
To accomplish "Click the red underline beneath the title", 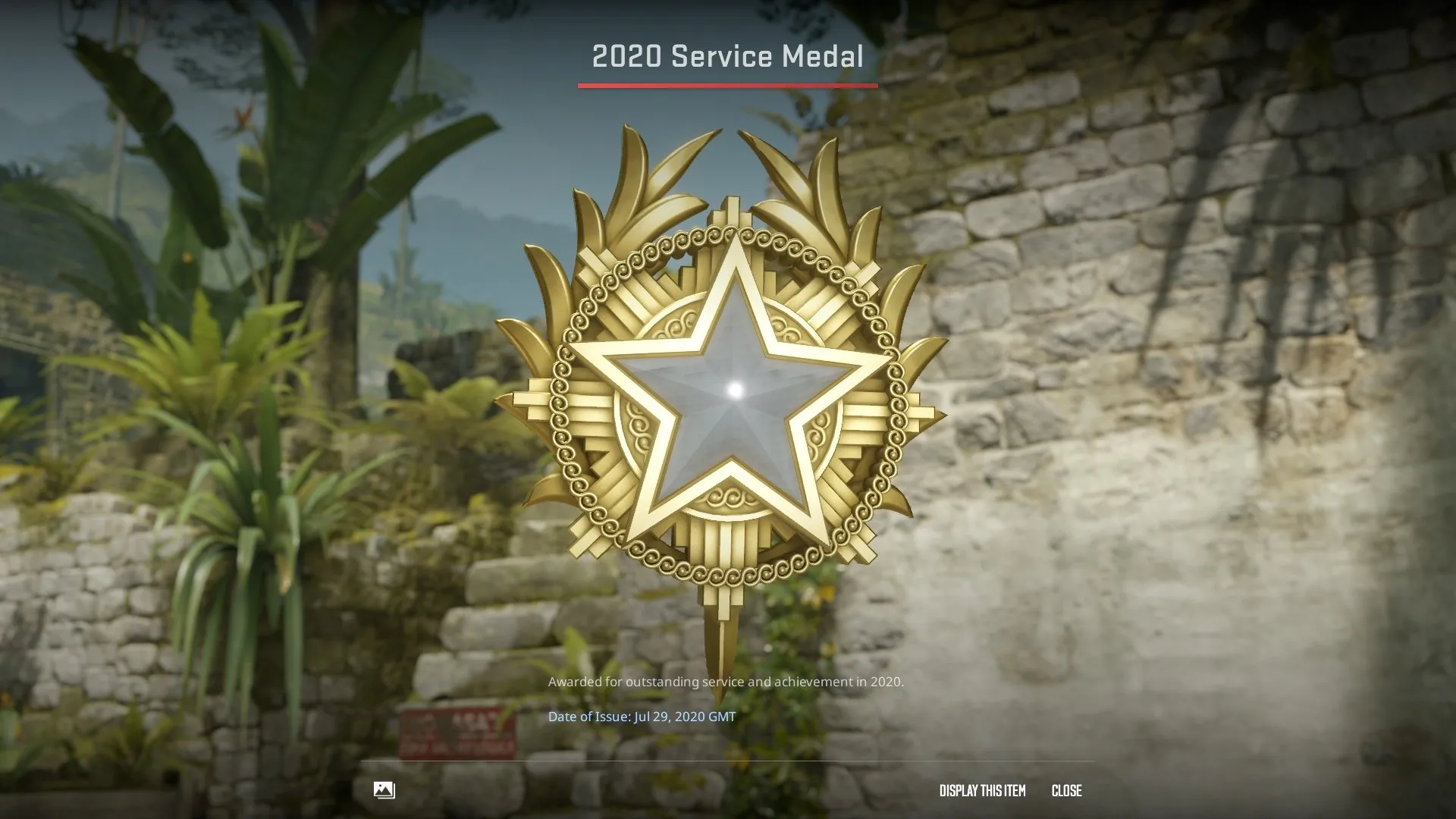I will pos(726,86).
